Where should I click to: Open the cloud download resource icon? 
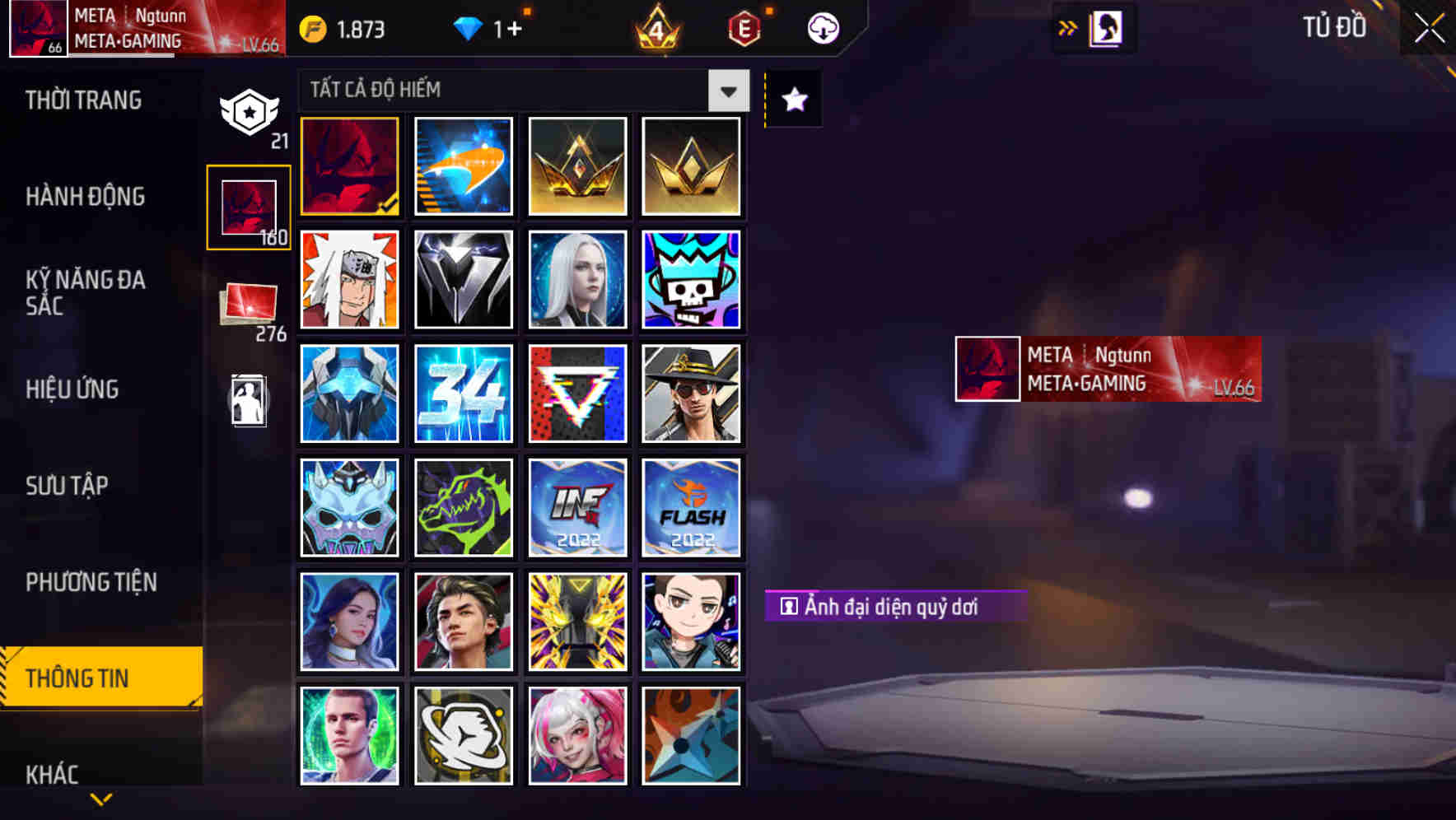coord(822,27)
